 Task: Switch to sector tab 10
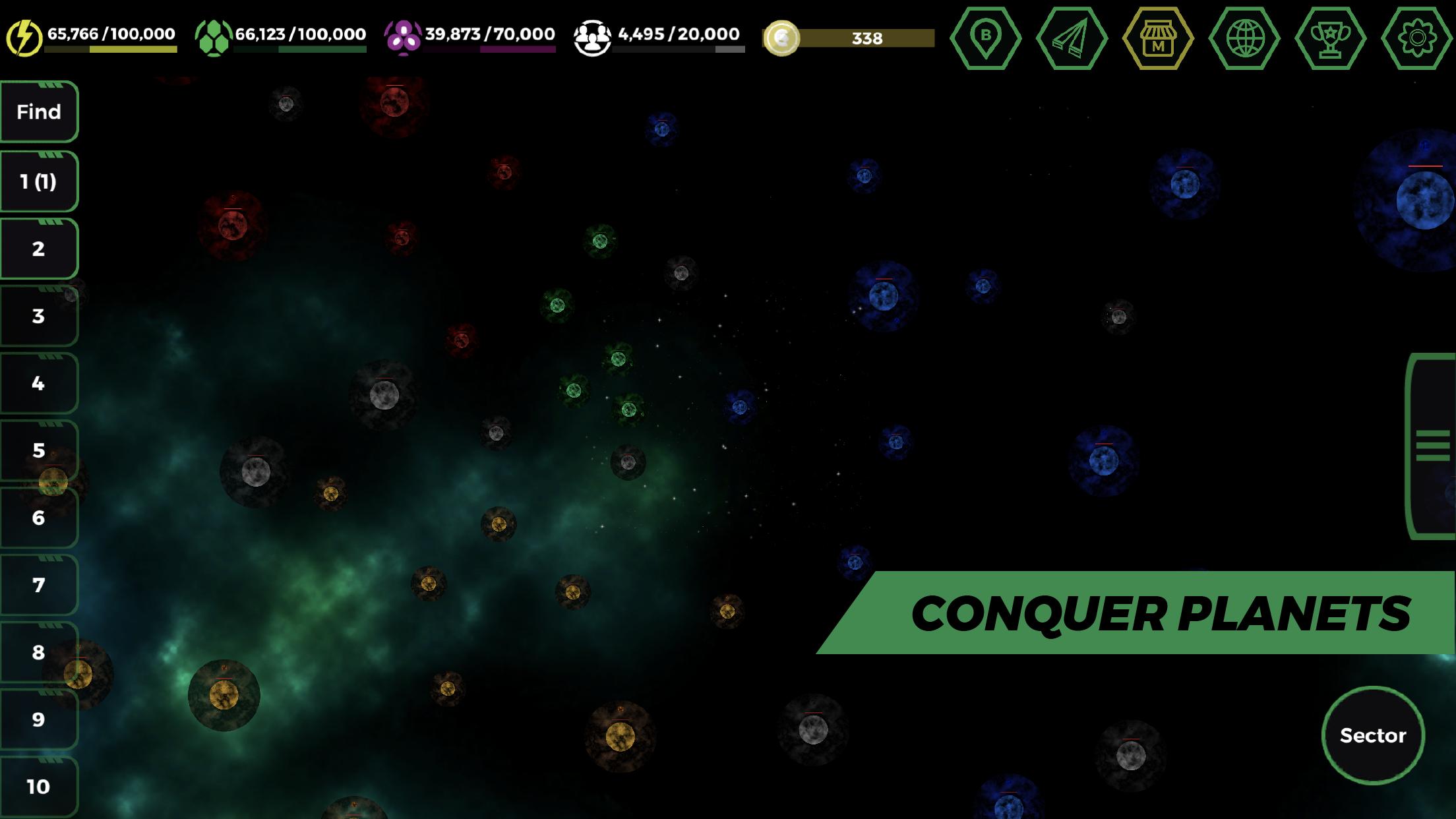tap(38, 786)
